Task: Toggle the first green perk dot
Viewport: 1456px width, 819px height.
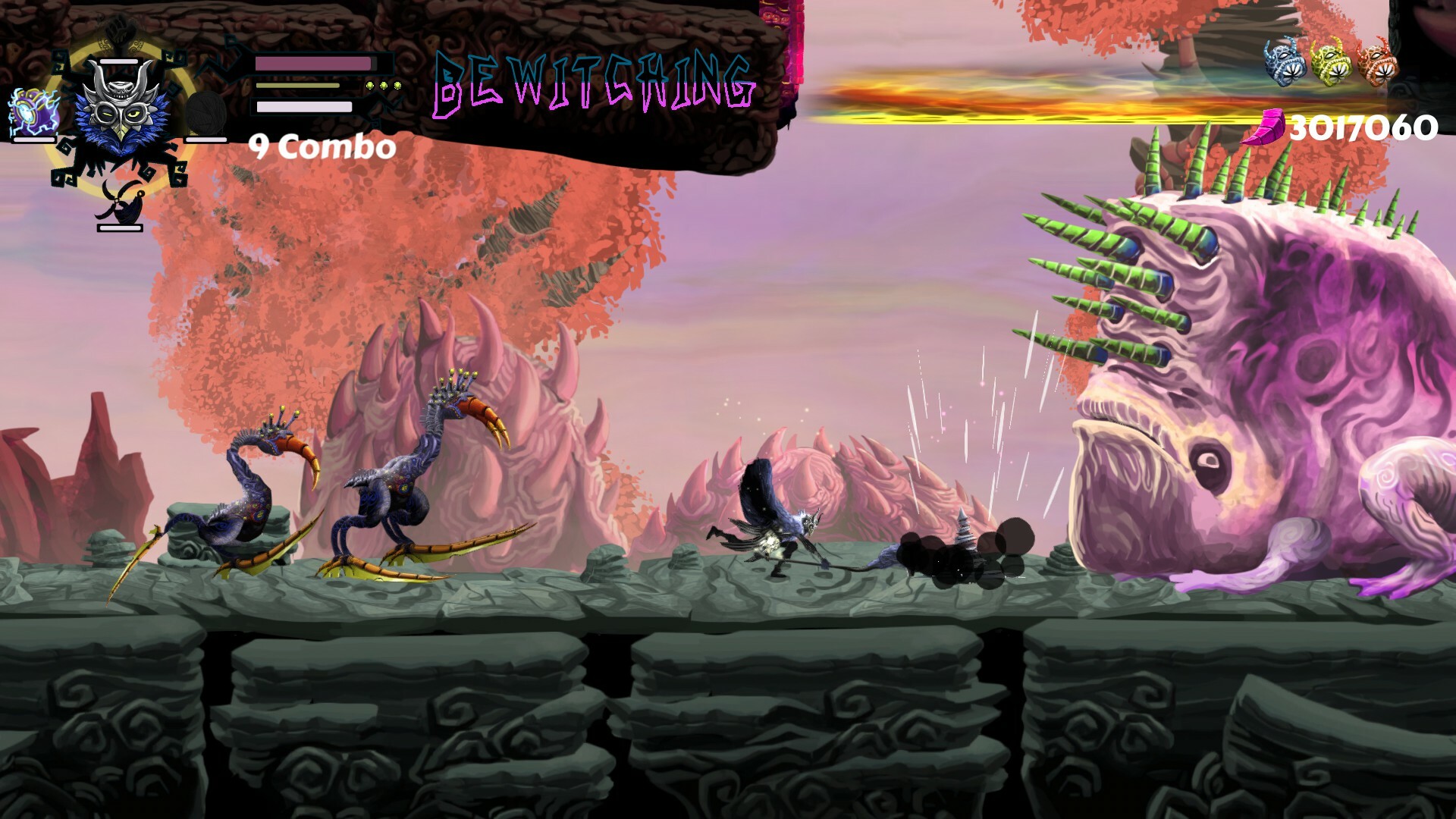Action: [x=369, y=85]
